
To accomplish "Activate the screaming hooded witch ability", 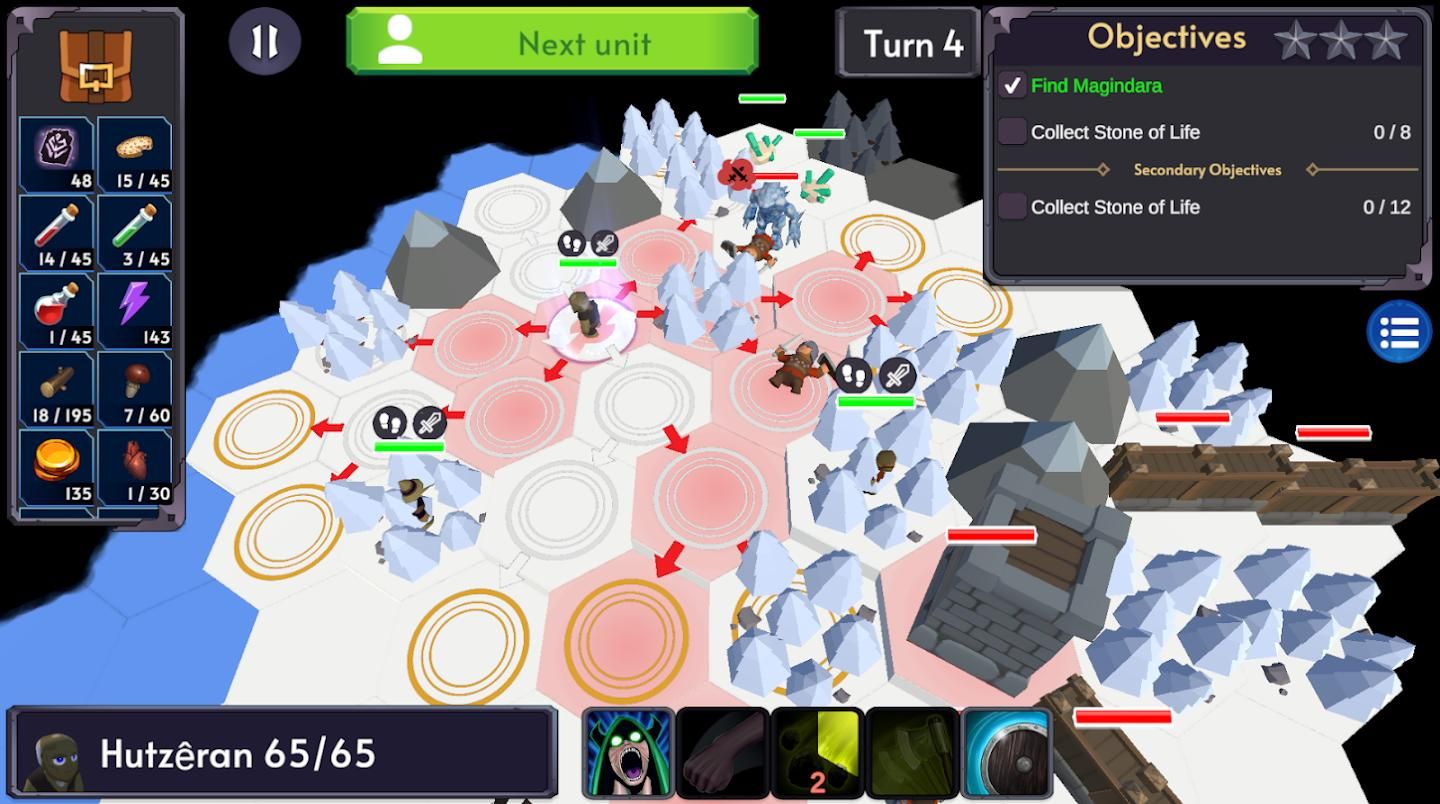I will [x=628, y=753].
